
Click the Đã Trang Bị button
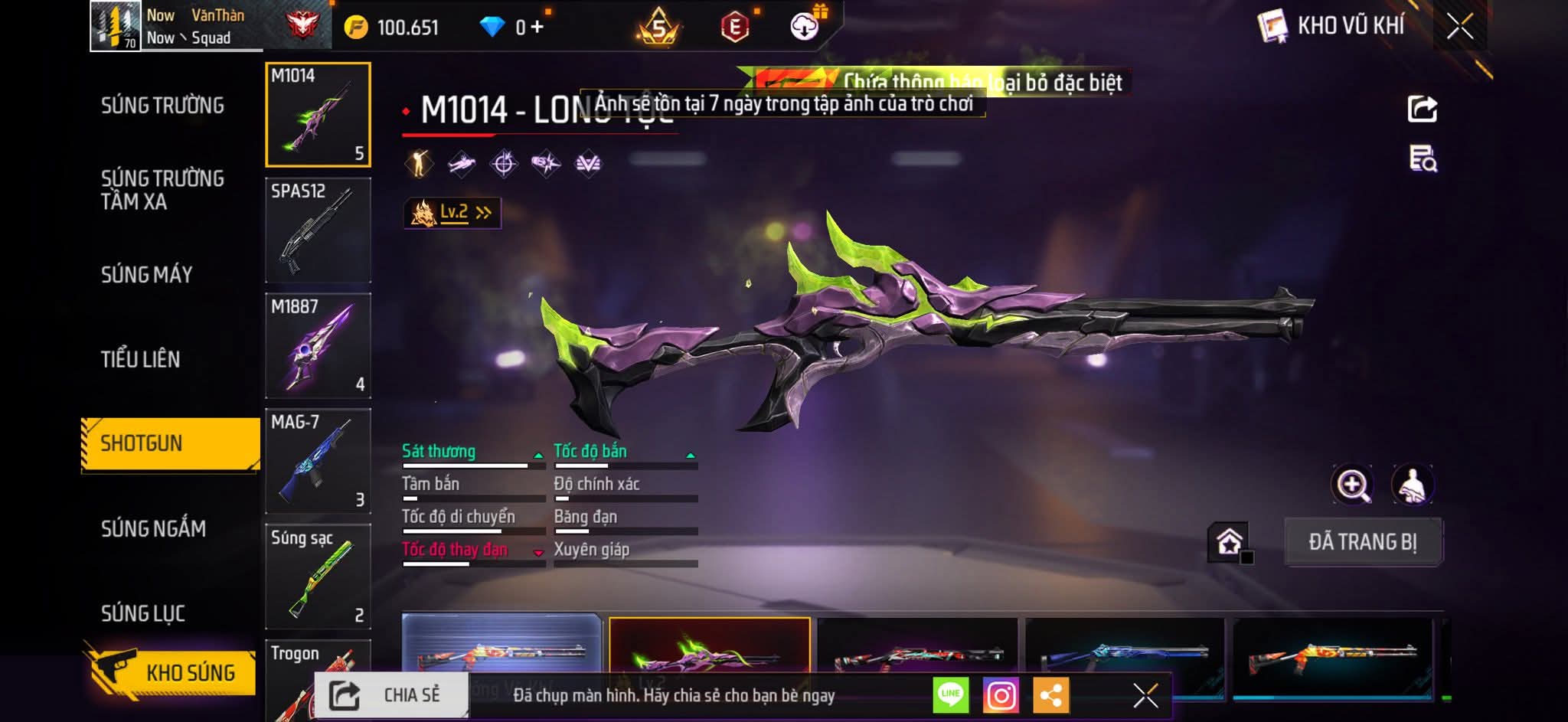click(x=1363, y=542)
